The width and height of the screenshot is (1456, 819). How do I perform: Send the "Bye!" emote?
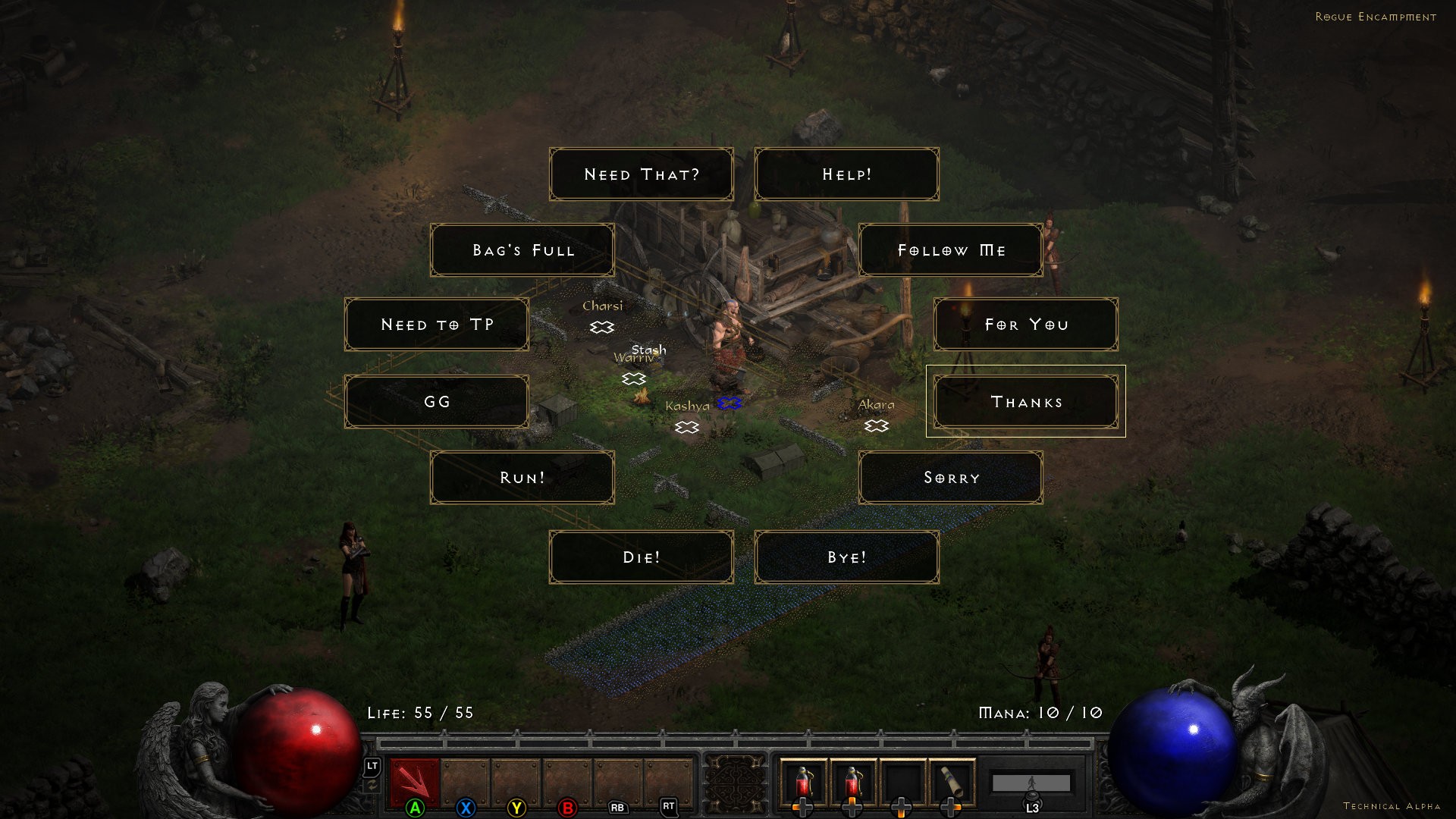[846, 557]
